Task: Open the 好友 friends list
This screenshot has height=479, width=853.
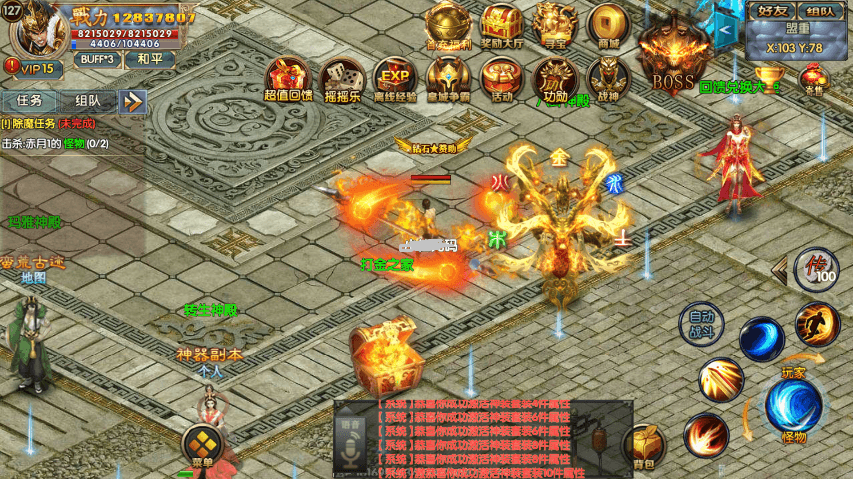Action: pos(771,11)
